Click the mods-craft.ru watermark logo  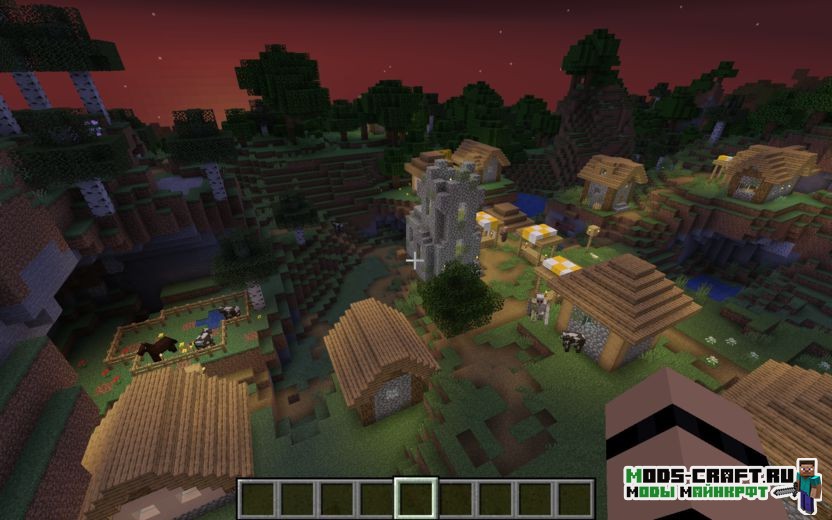pyautogui.click(x=719, y=483)
